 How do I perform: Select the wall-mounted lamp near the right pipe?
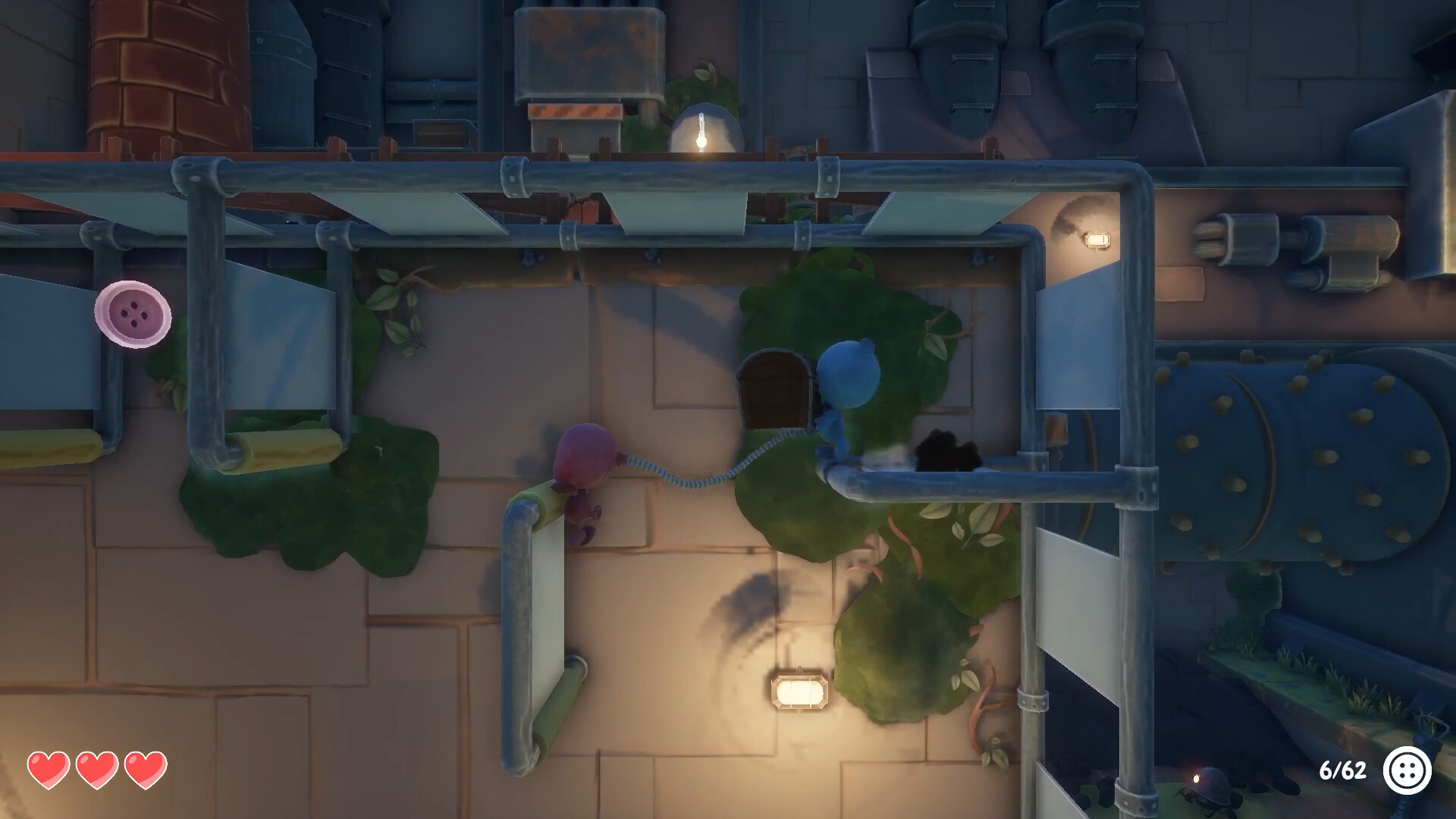point(1097,239)
